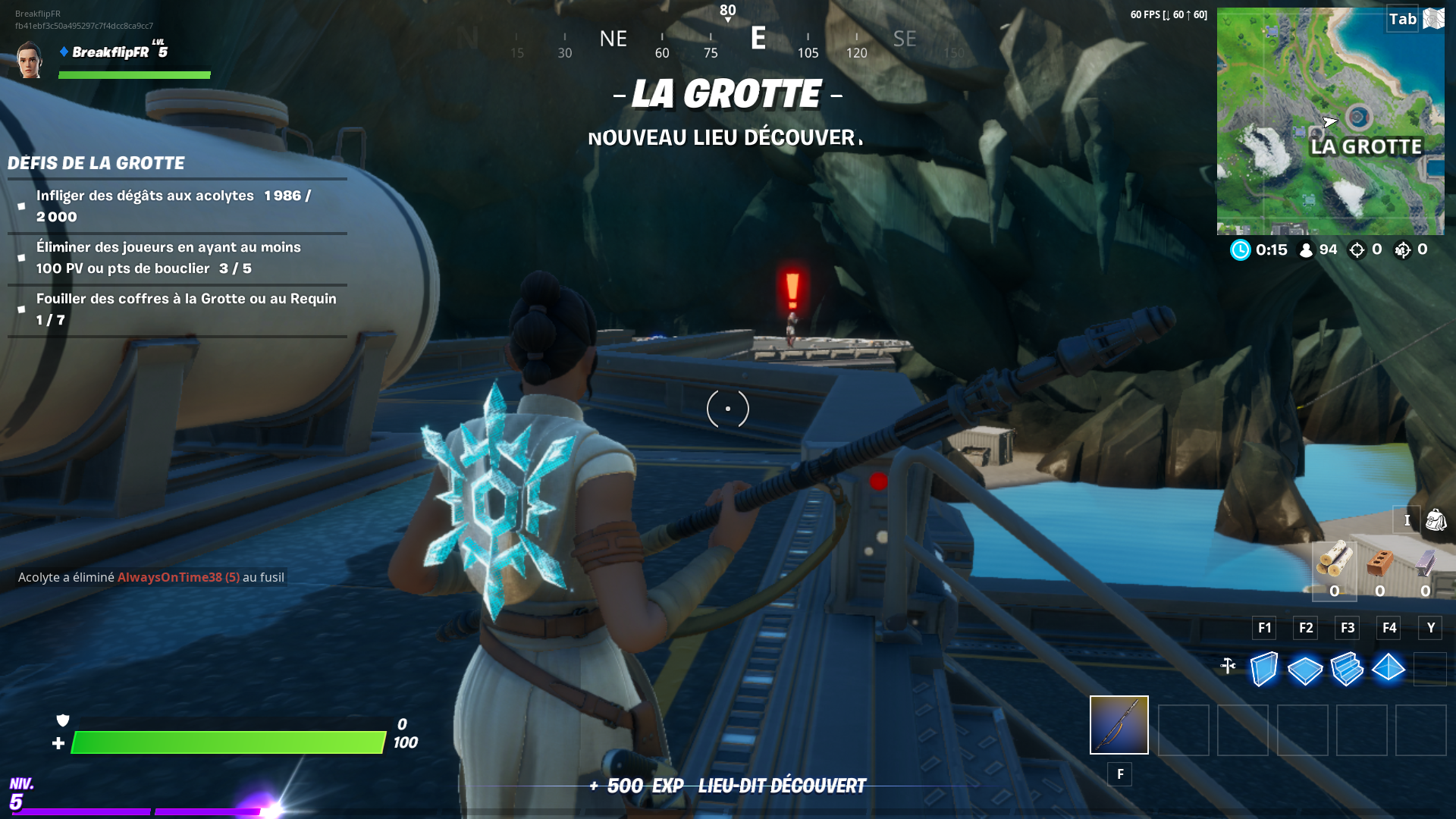Viewport: 1456px width, 819px height.
Task: Click the hammer and wrench build tools icon
Action: pyautogui.click(x=1228, y=664)
